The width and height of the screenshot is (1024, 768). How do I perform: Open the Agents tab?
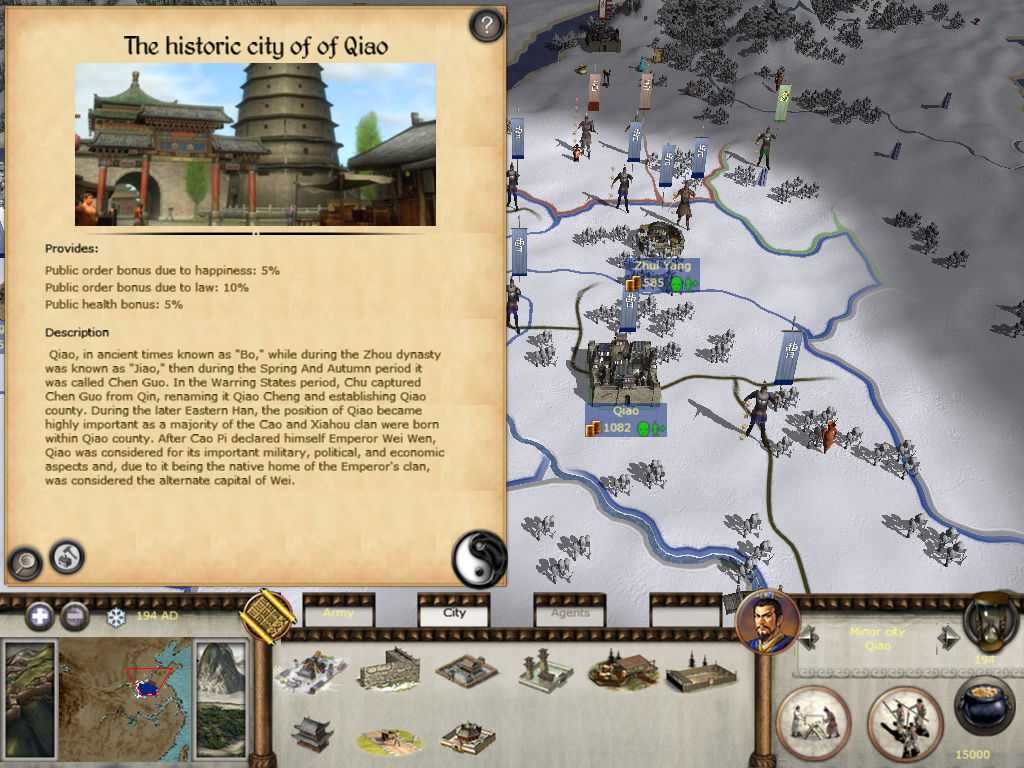click(x=570, y=613)
